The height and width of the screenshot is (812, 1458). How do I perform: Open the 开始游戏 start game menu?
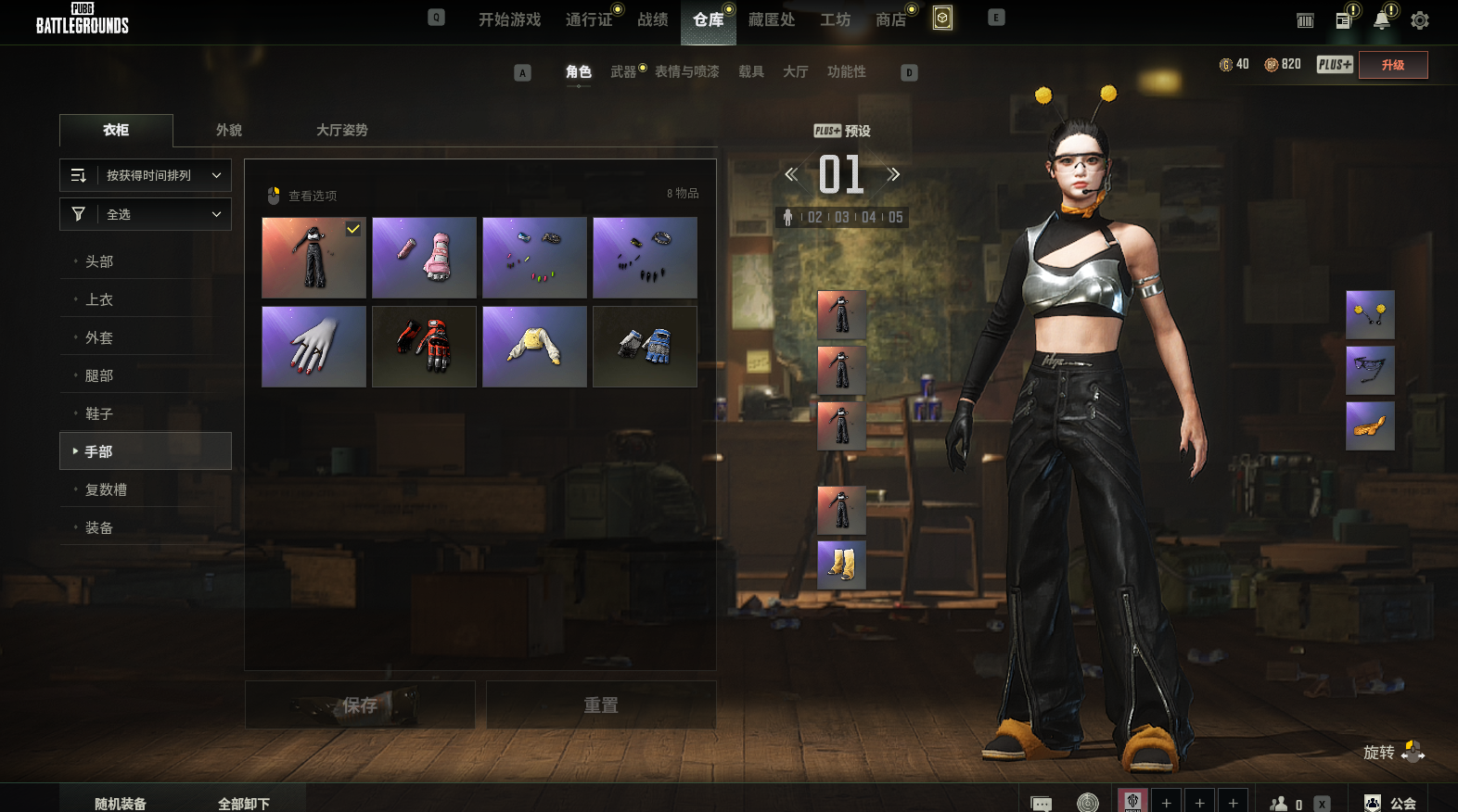coord(509,19)
